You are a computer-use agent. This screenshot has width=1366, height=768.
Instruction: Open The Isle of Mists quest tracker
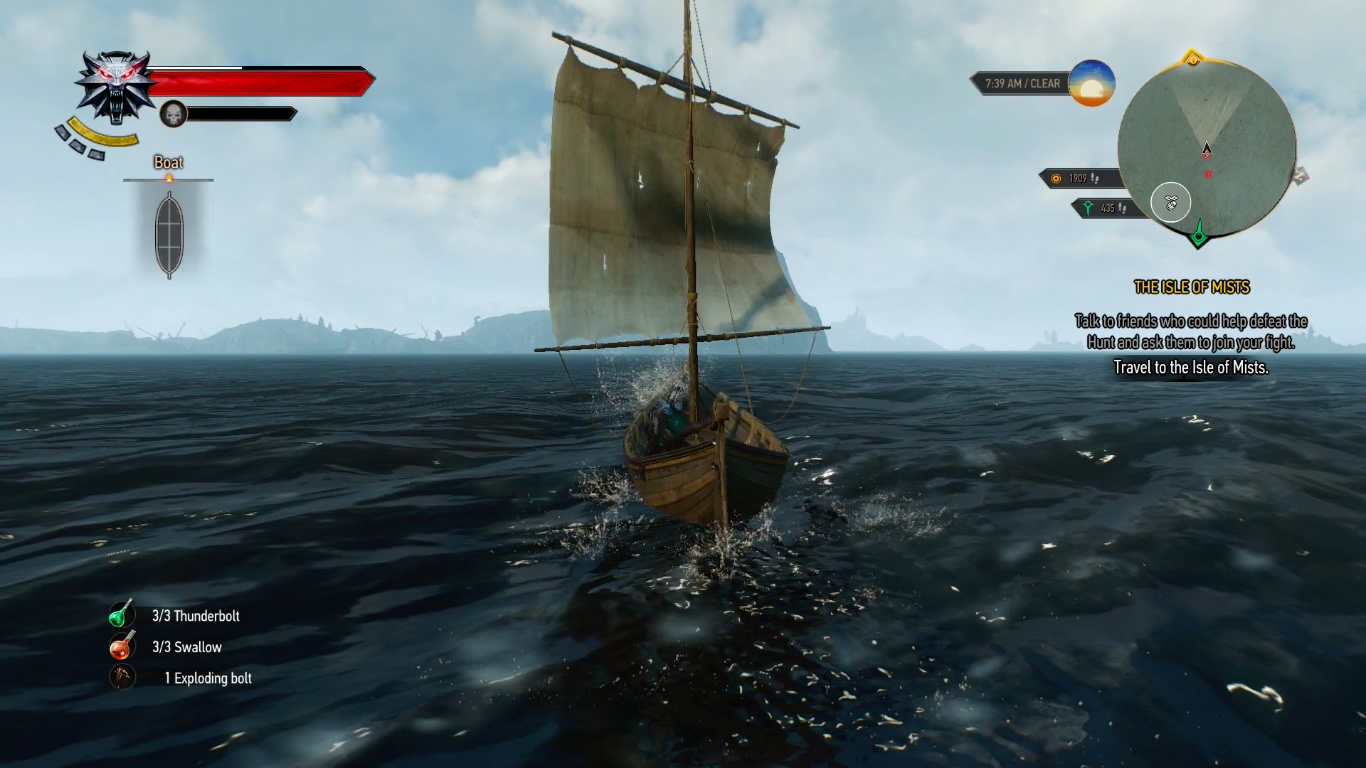(1191, 287)
